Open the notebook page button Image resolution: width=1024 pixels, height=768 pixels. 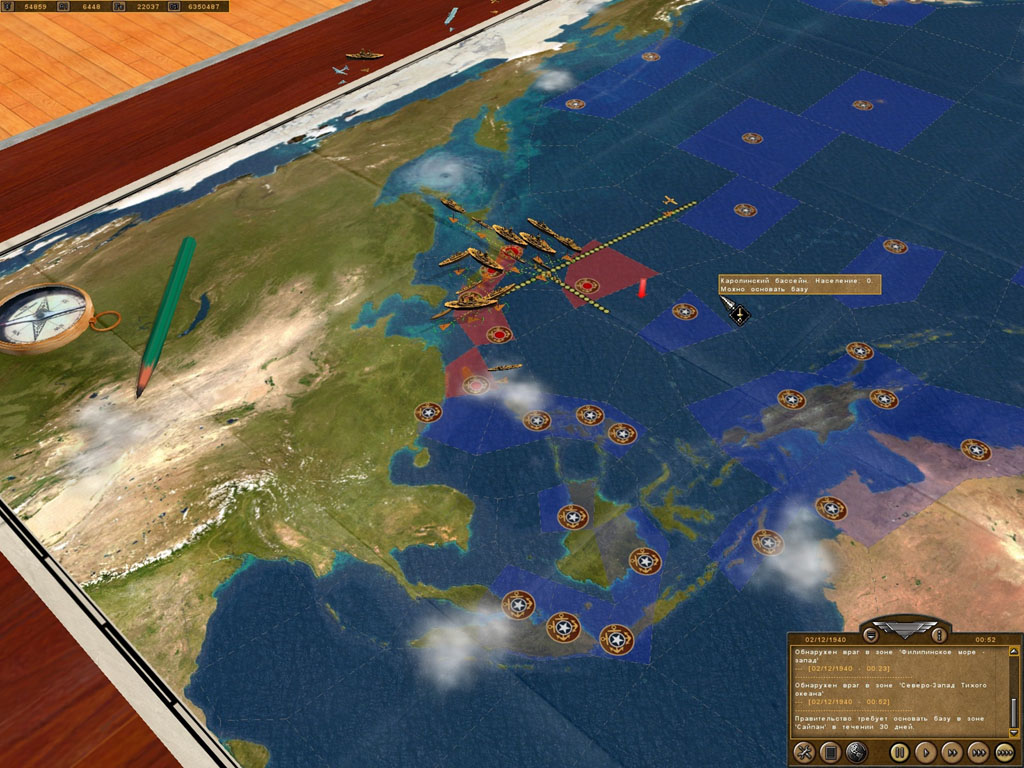point(829,751)
